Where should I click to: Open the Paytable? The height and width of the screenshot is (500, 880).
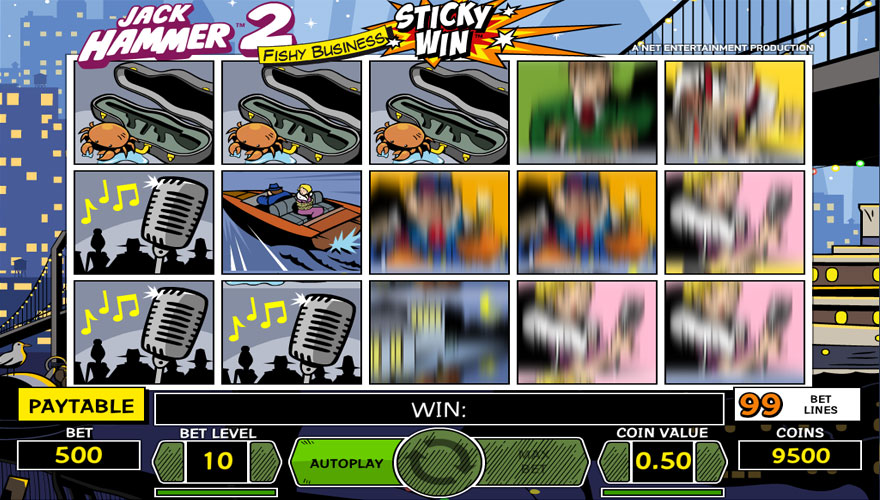coord(81,406)
